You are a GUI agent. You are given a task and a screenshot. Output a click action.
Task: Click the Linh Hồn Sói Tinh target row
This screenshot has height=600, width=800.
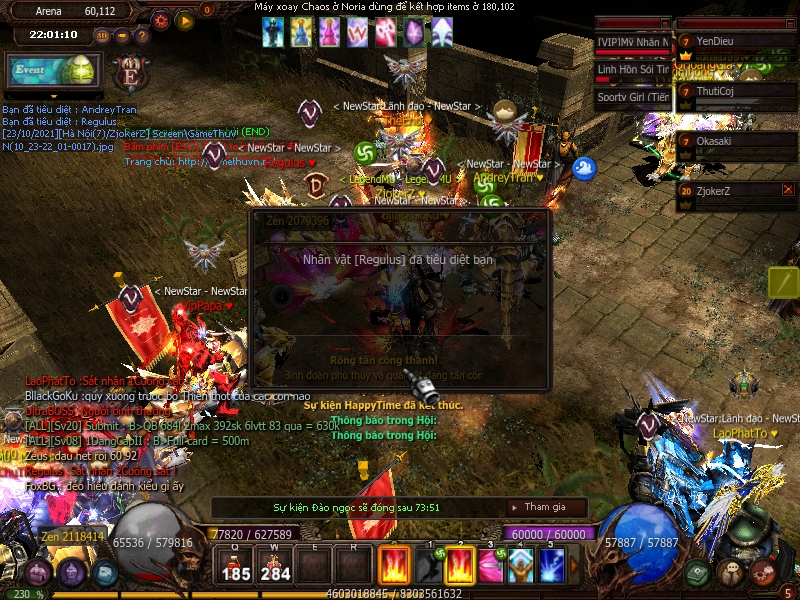pos(634,70)
